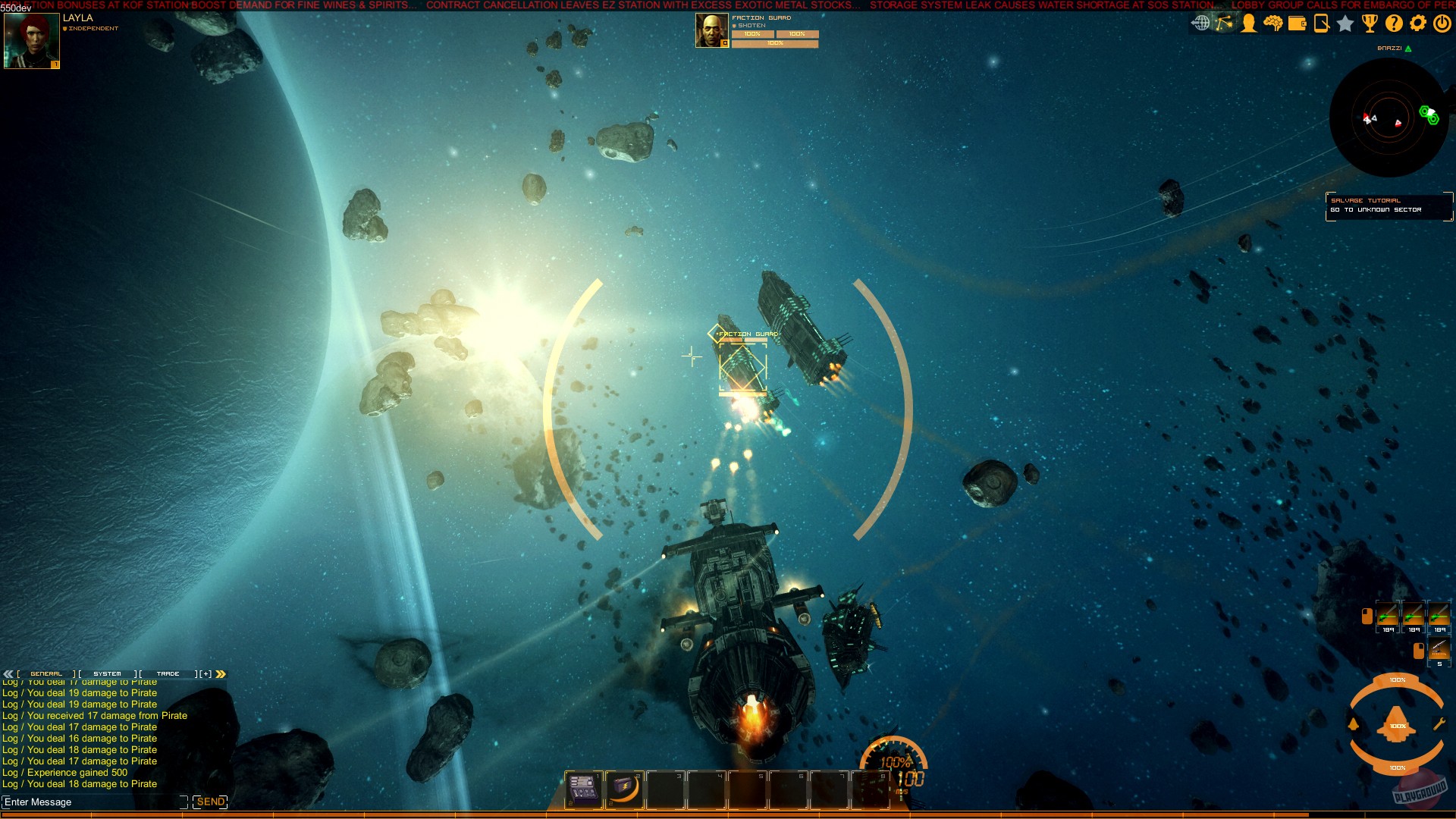
Task: Click the power quit icon
Action: click(x=1442, y=23)
